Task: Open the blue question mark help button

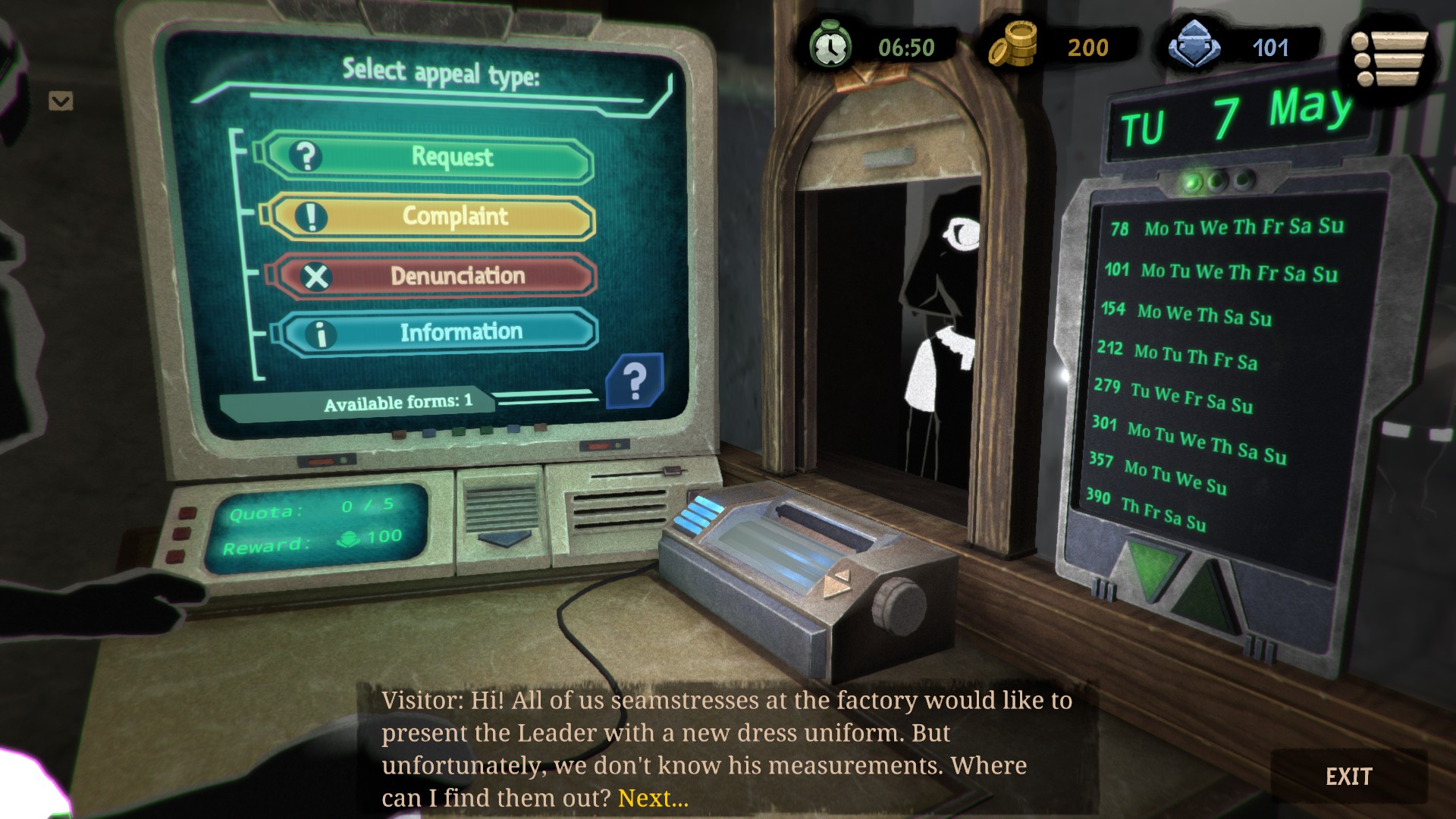Action: [635, 380]
